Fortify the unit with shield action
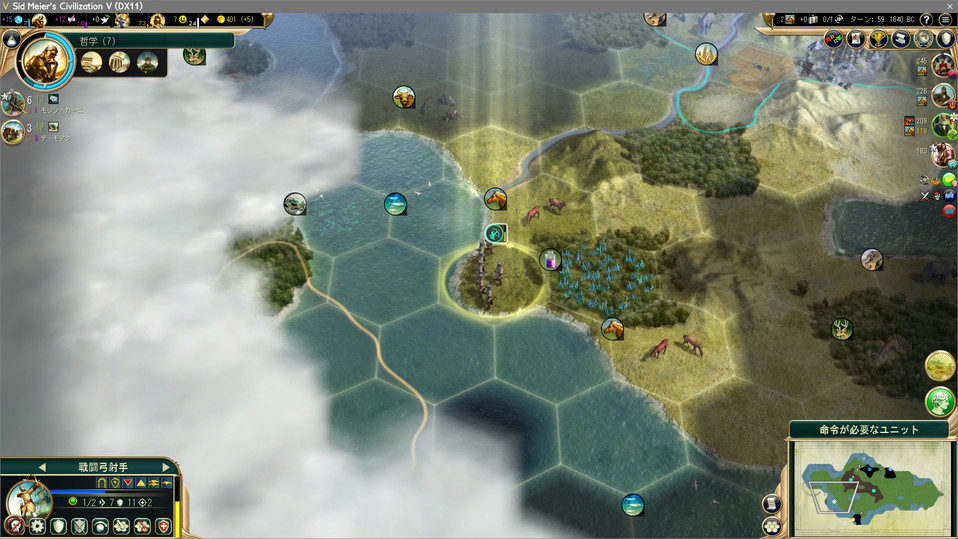Screen dimensions: 958x539 click(x=59, y=525)
